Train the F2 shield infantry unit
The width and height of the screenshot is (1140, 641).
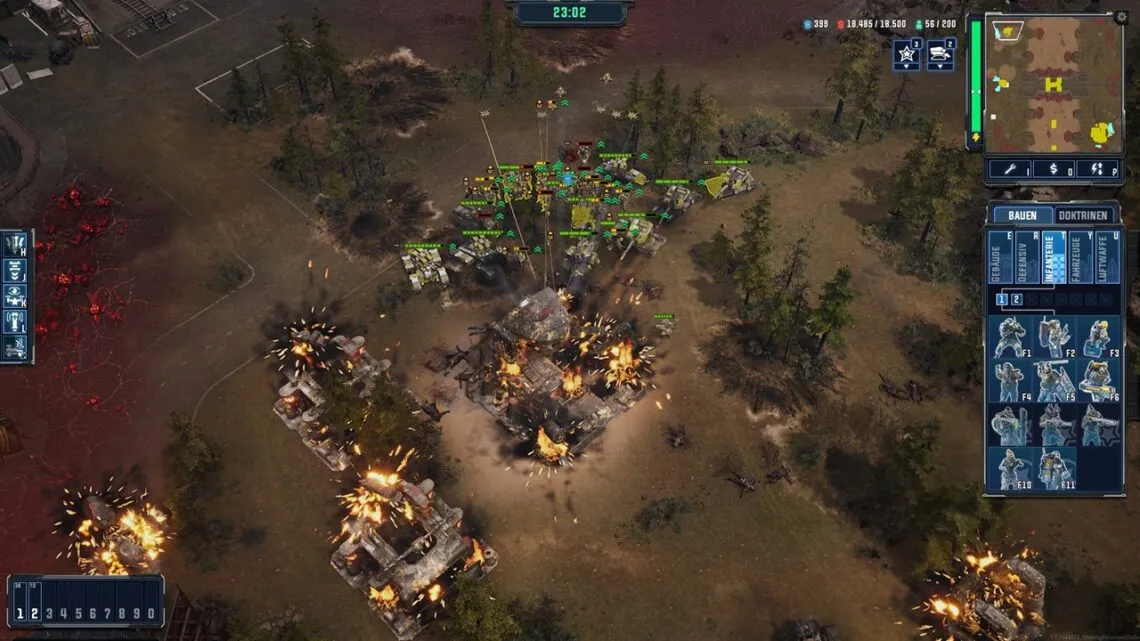tap(1053, 338)
